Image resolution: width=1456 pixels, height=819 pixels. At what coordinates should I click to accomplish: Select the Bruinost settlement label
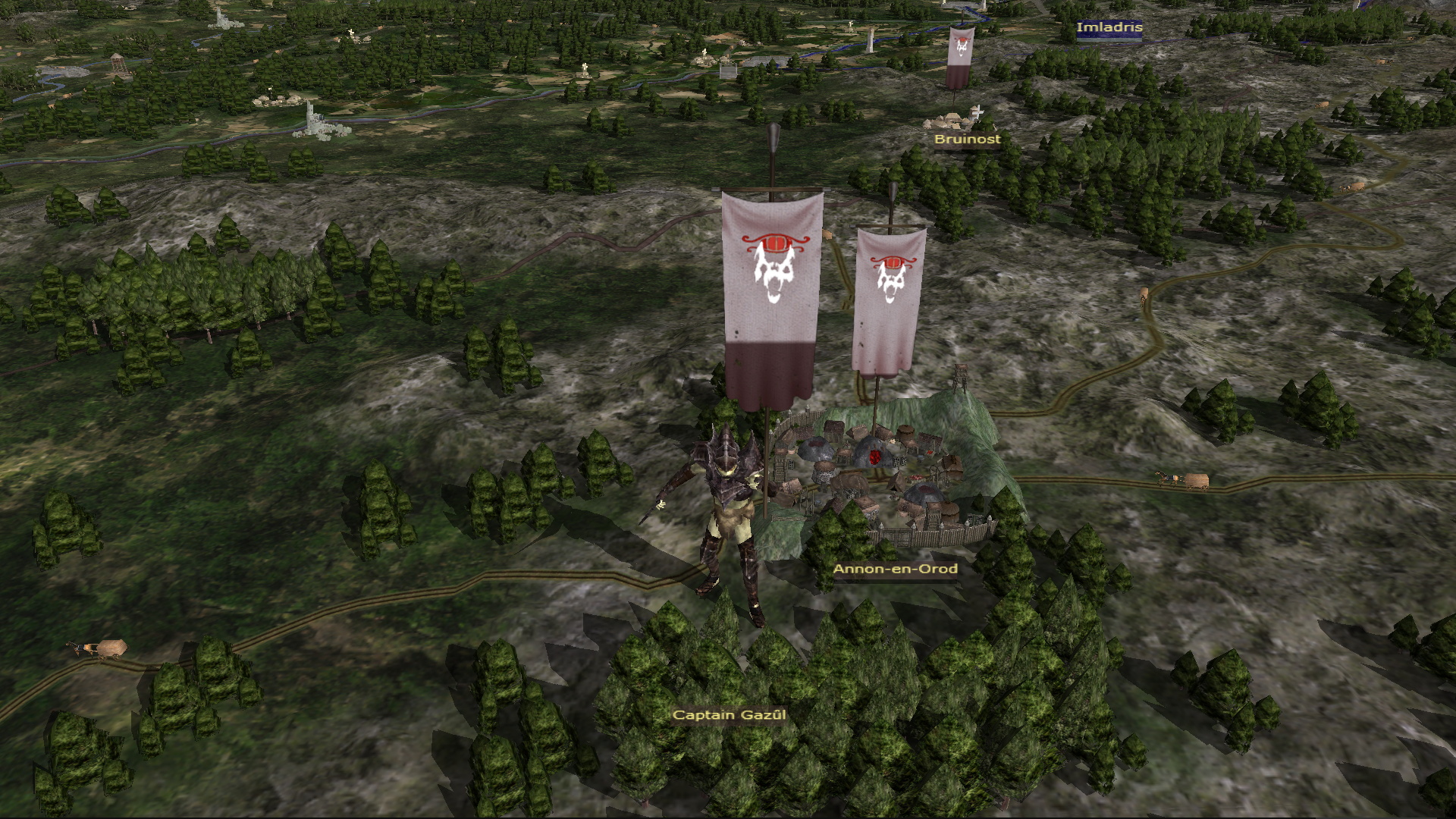tap(967, 140)
